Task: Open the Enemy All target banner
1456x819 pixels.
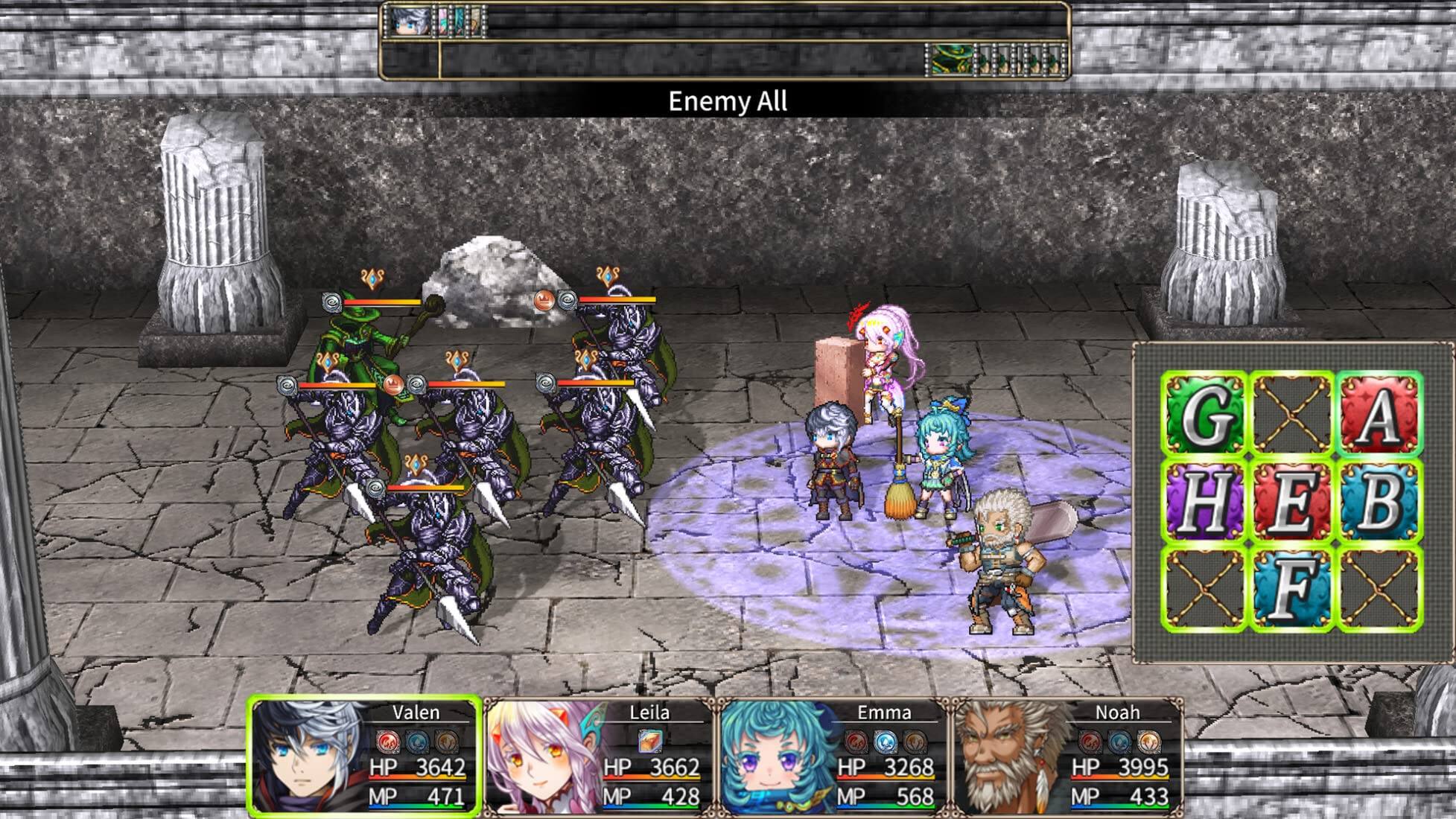Action: [x=728, y=99]
